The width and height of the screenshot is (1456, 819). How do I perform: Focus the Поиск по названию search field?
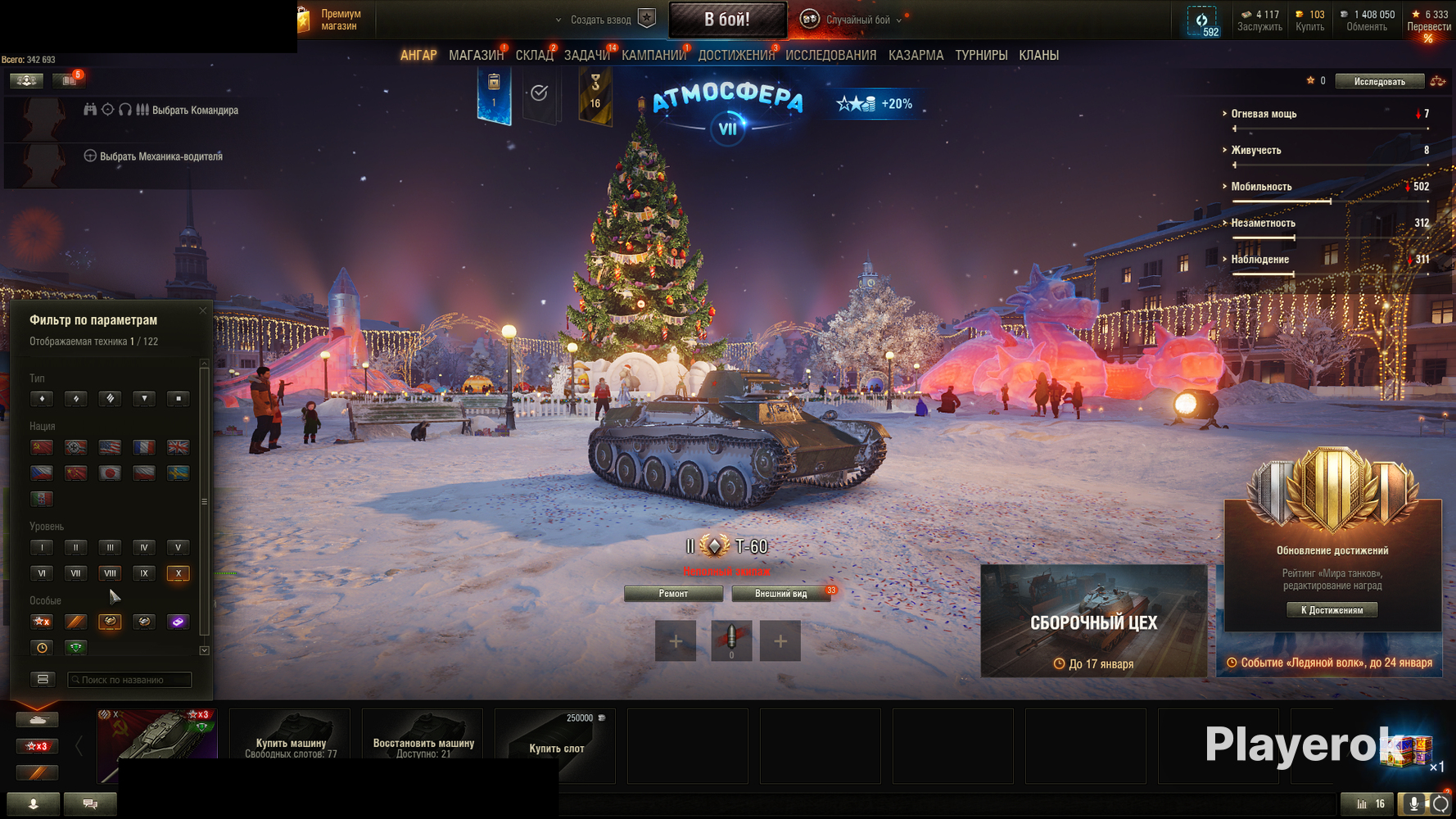point(131,680)
